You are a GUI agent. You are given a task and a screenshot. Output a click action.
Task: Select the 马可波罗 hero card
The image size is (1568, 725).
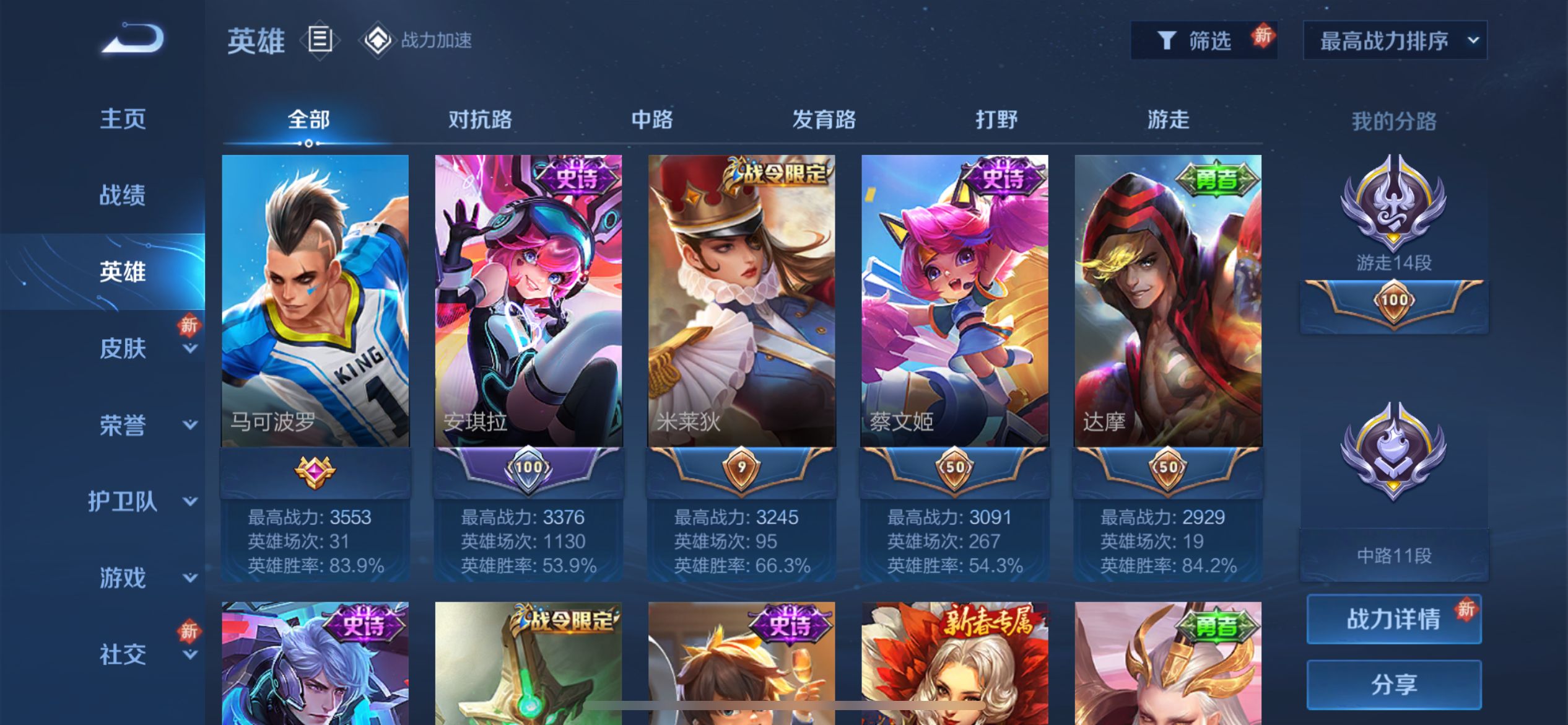point(315,301)
